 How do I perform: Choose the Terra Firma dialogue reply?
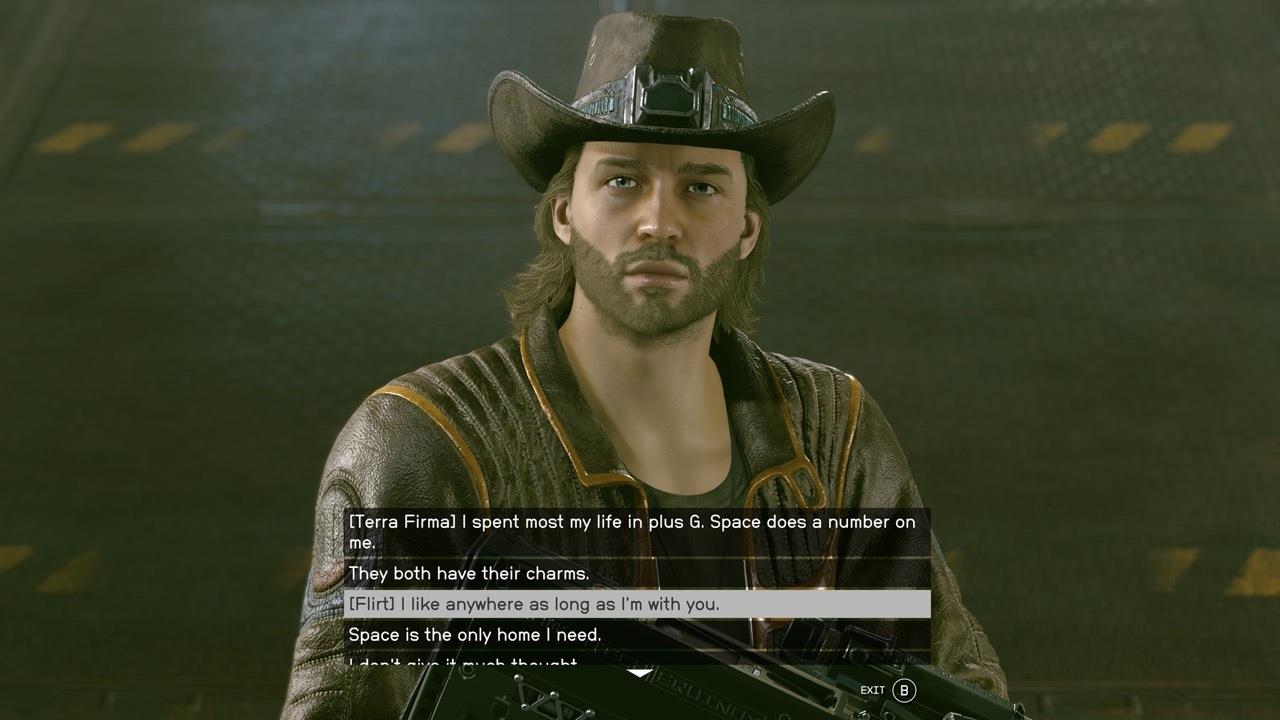coord(636,532)
